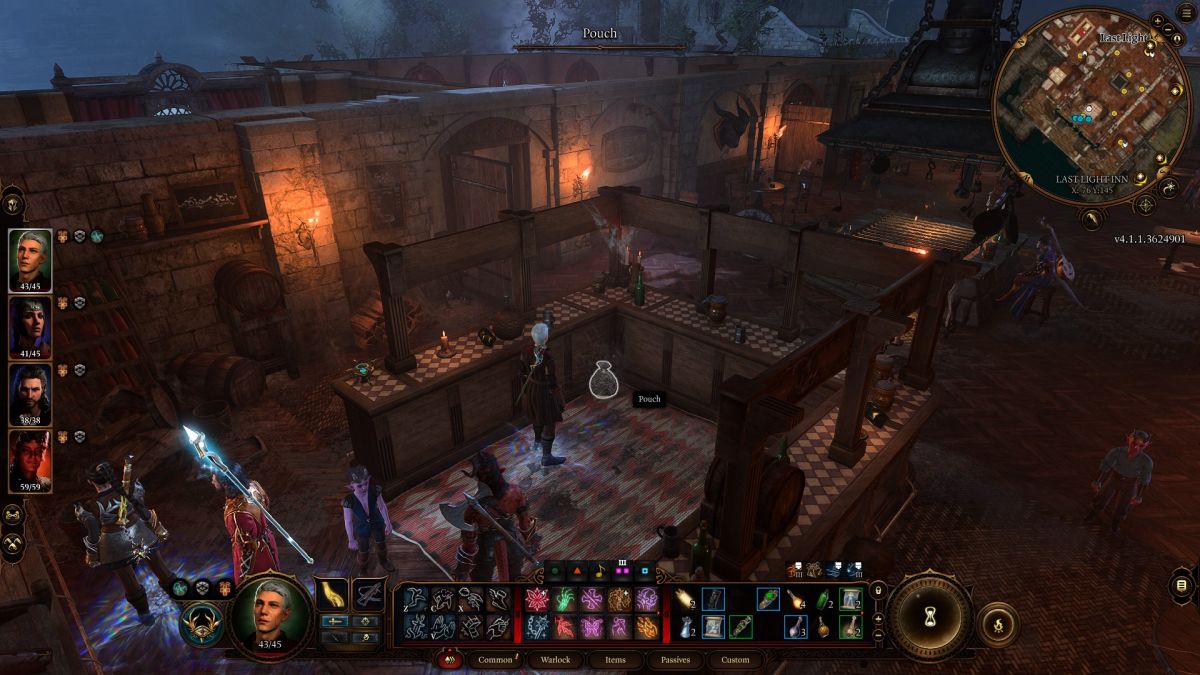
Task: Switch to the Custom hotbar tab
Action: (735, 660)
